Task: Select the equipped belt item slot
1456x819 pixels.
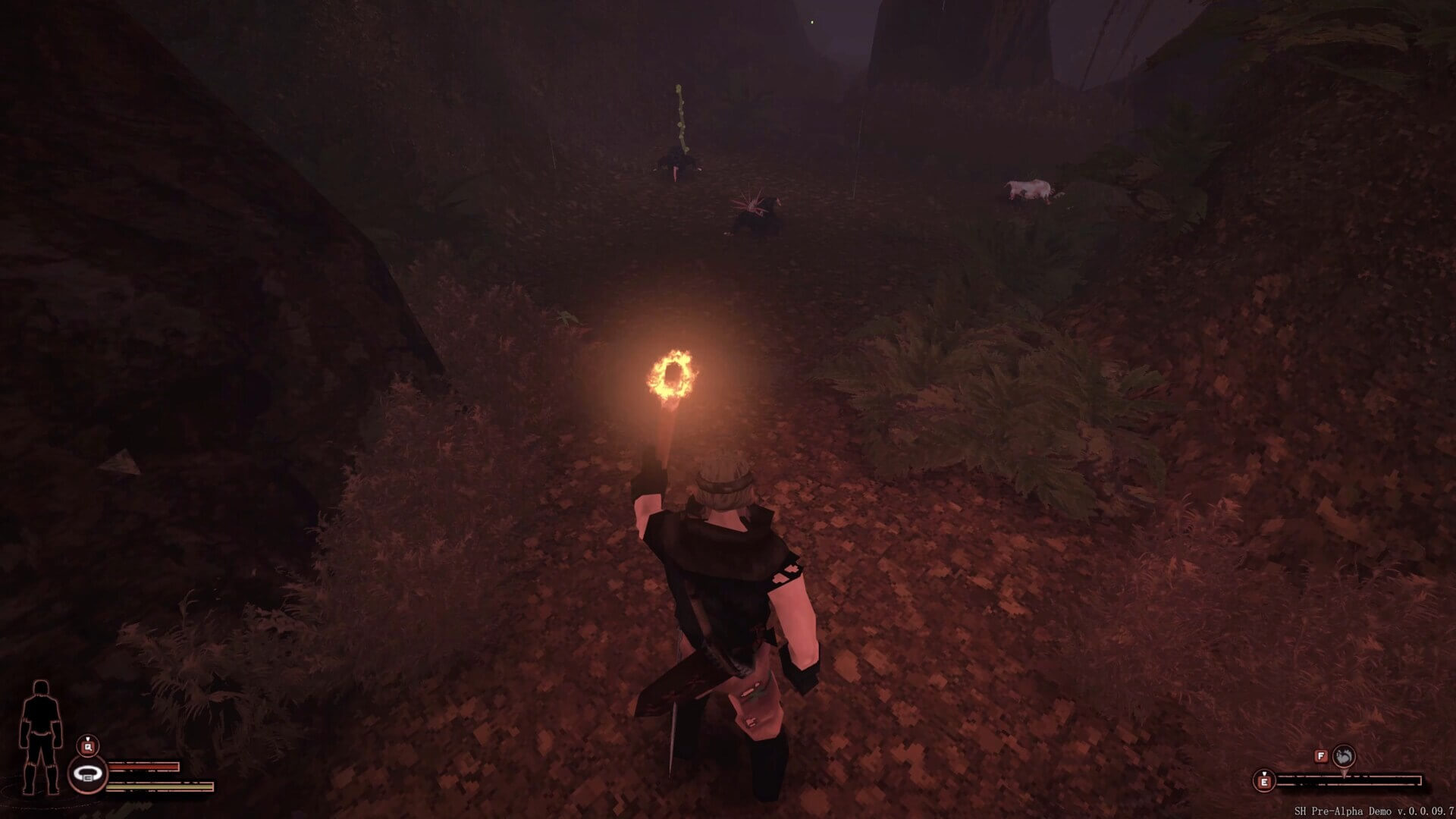Action: [88, 776]
